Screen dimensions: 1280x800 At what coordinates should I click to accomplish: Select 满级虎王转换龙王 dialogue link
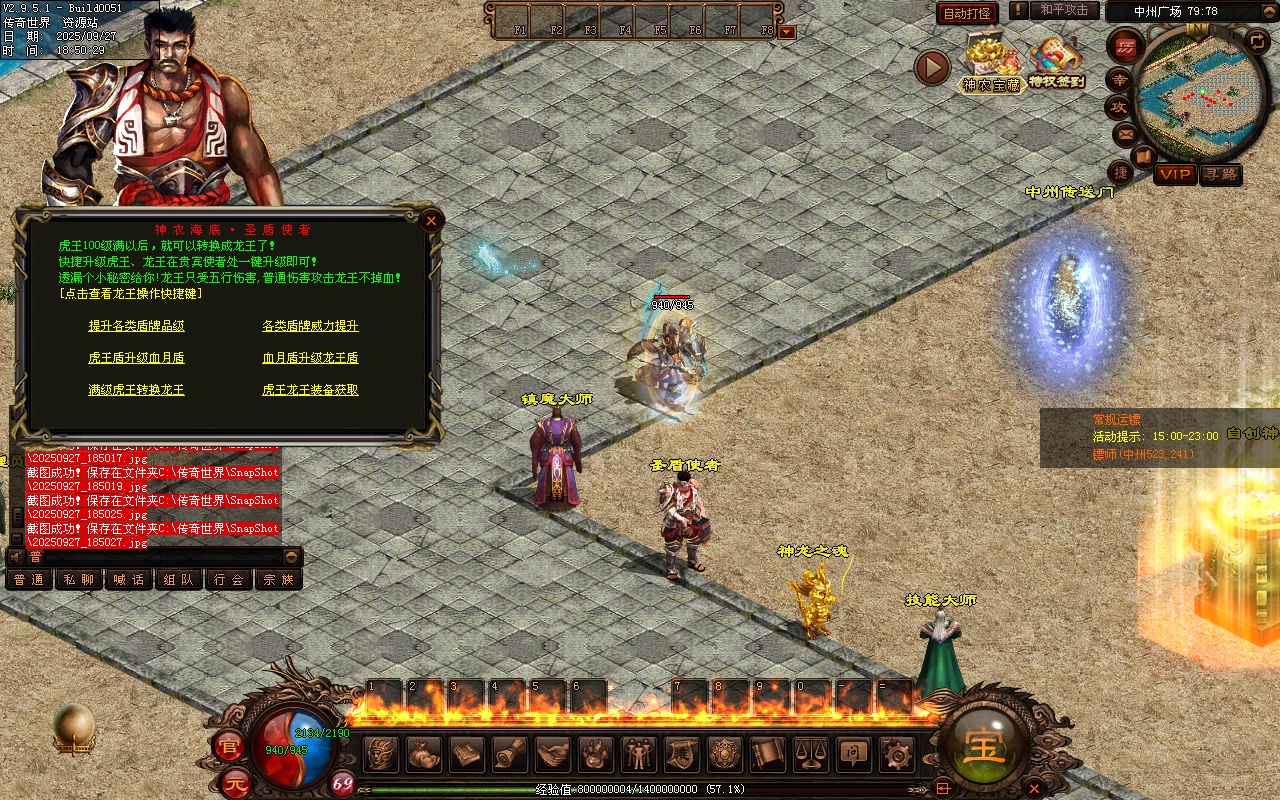136,390
